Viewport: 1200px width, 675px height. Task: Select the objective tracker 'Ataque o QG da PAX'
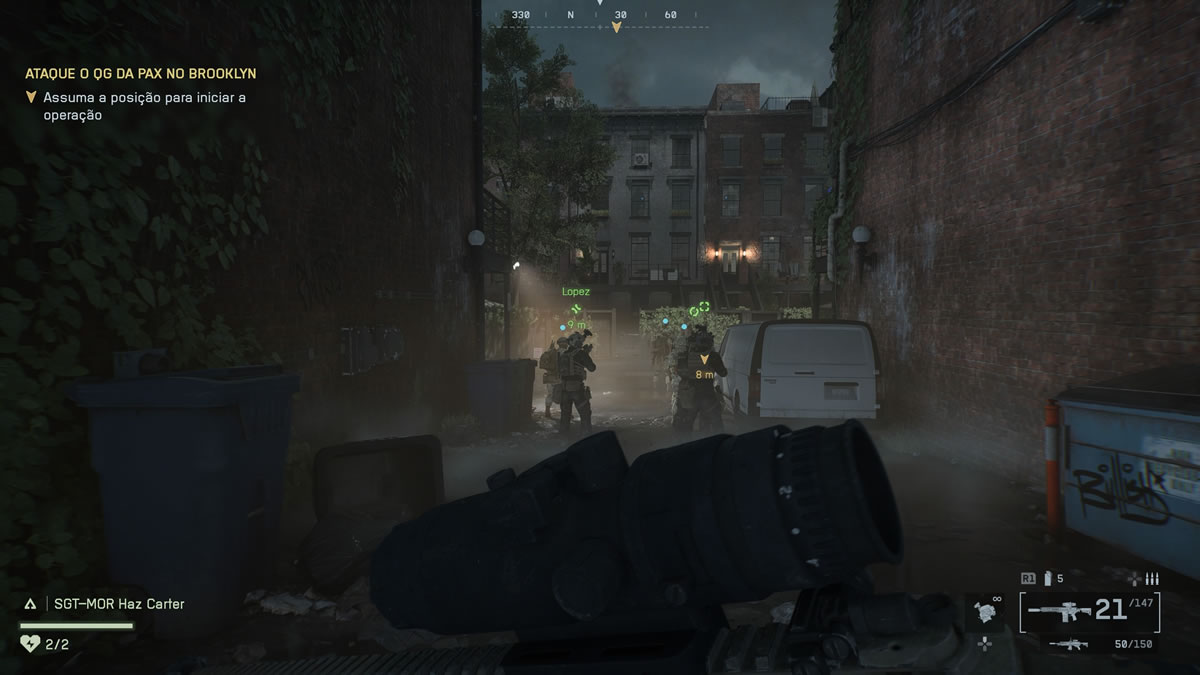pos(140,73)
